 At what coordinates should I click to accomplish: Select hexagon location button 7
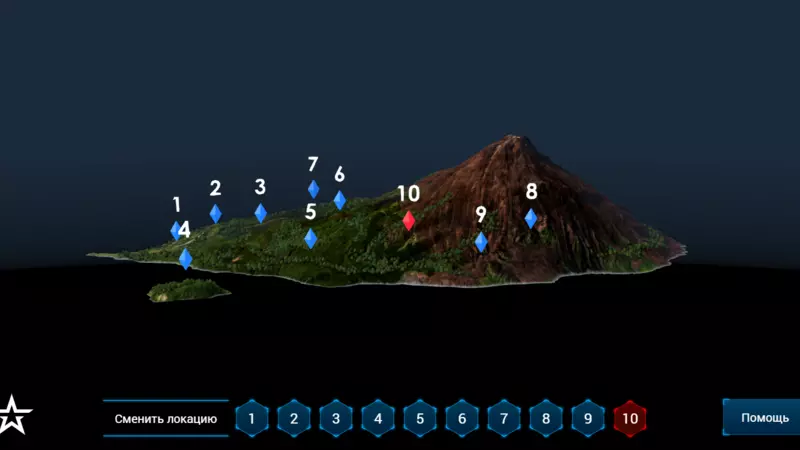504,418
